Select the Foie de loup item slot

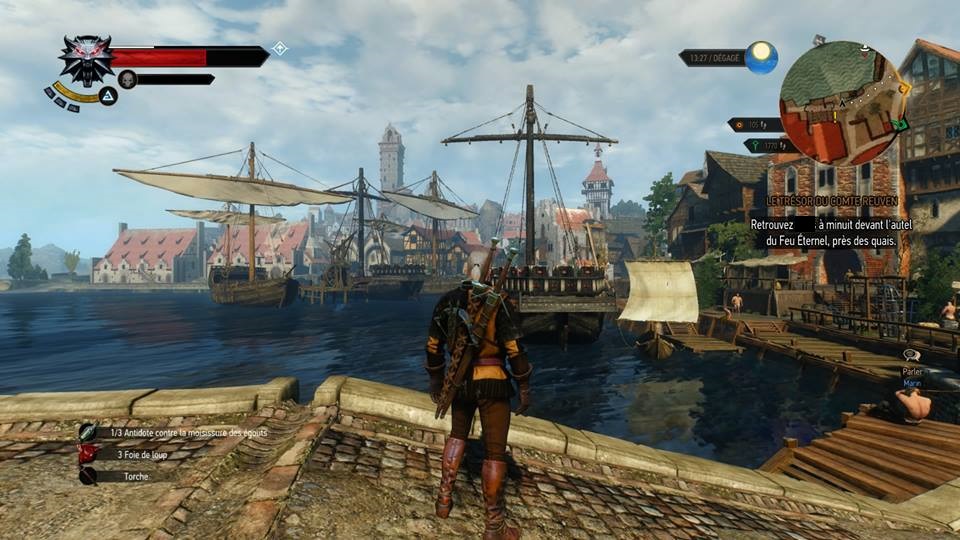click(89, 454)
